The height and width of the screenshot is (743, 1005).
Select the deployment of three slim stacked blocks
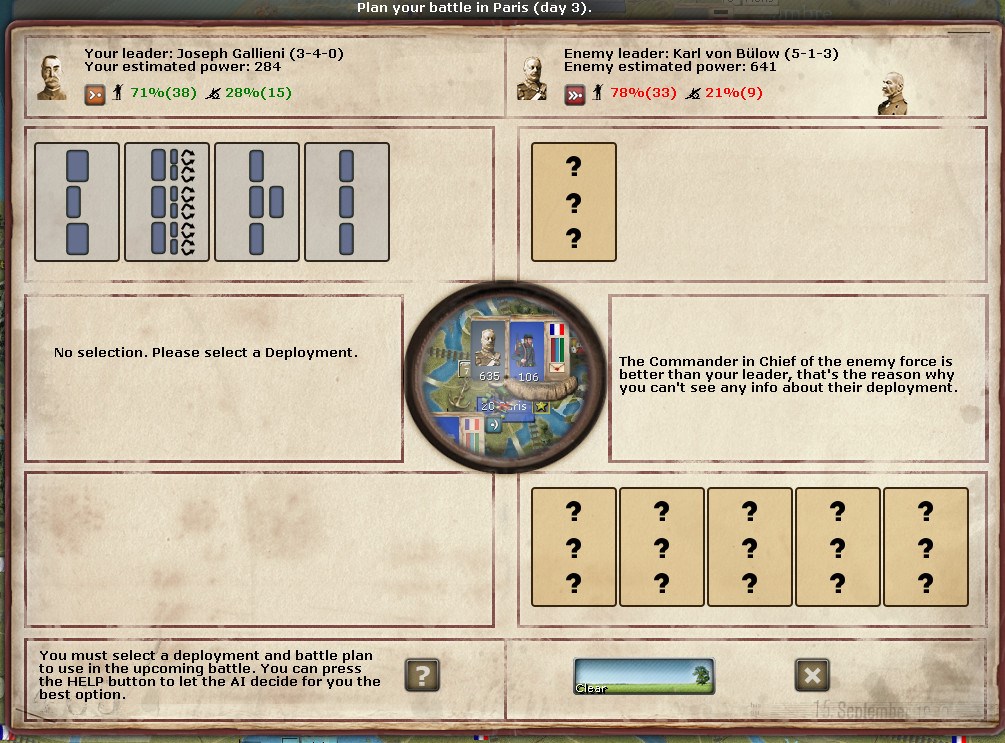click(347, 202)
